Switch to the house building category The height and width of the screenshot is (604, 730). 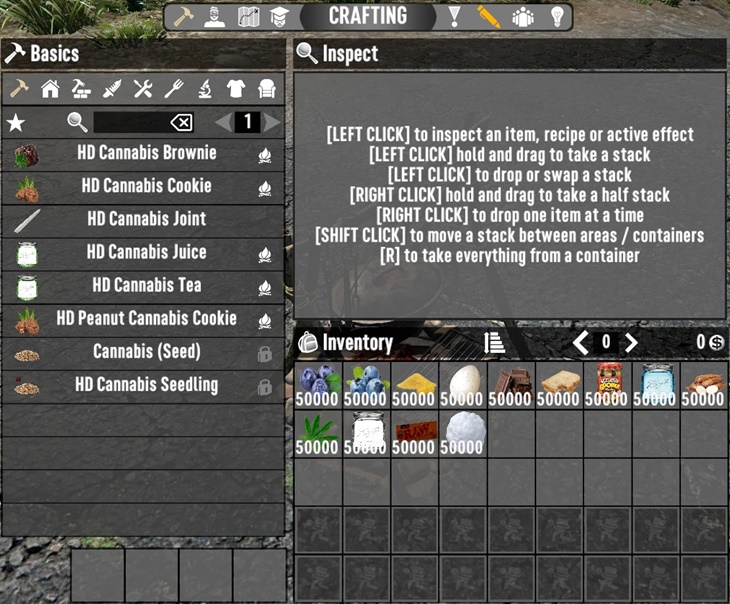[x=50, y=89]
